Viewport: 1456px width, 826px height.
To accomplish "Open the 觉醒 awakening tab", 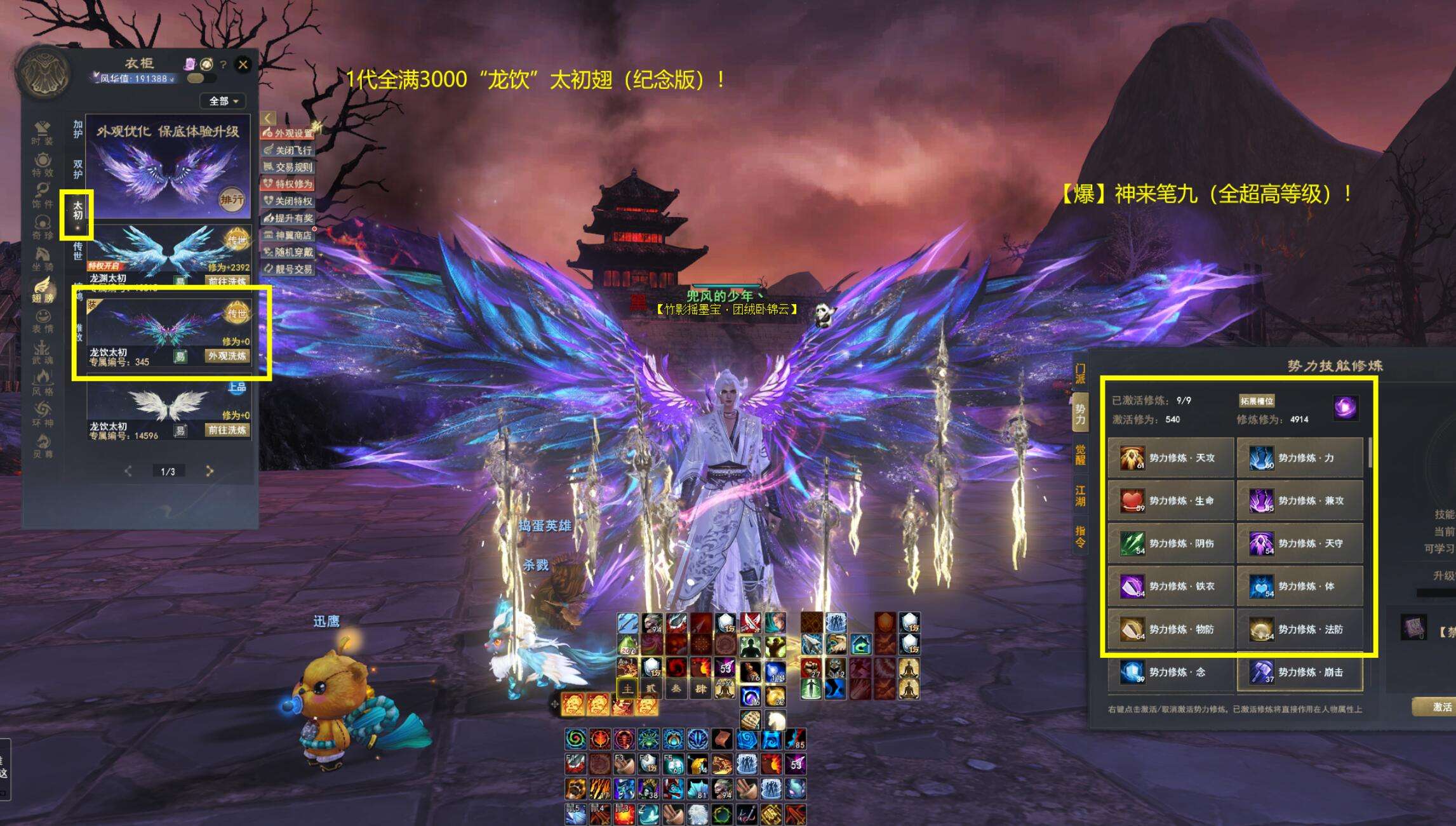I will pyautogui.click(x=1080, y=455).
